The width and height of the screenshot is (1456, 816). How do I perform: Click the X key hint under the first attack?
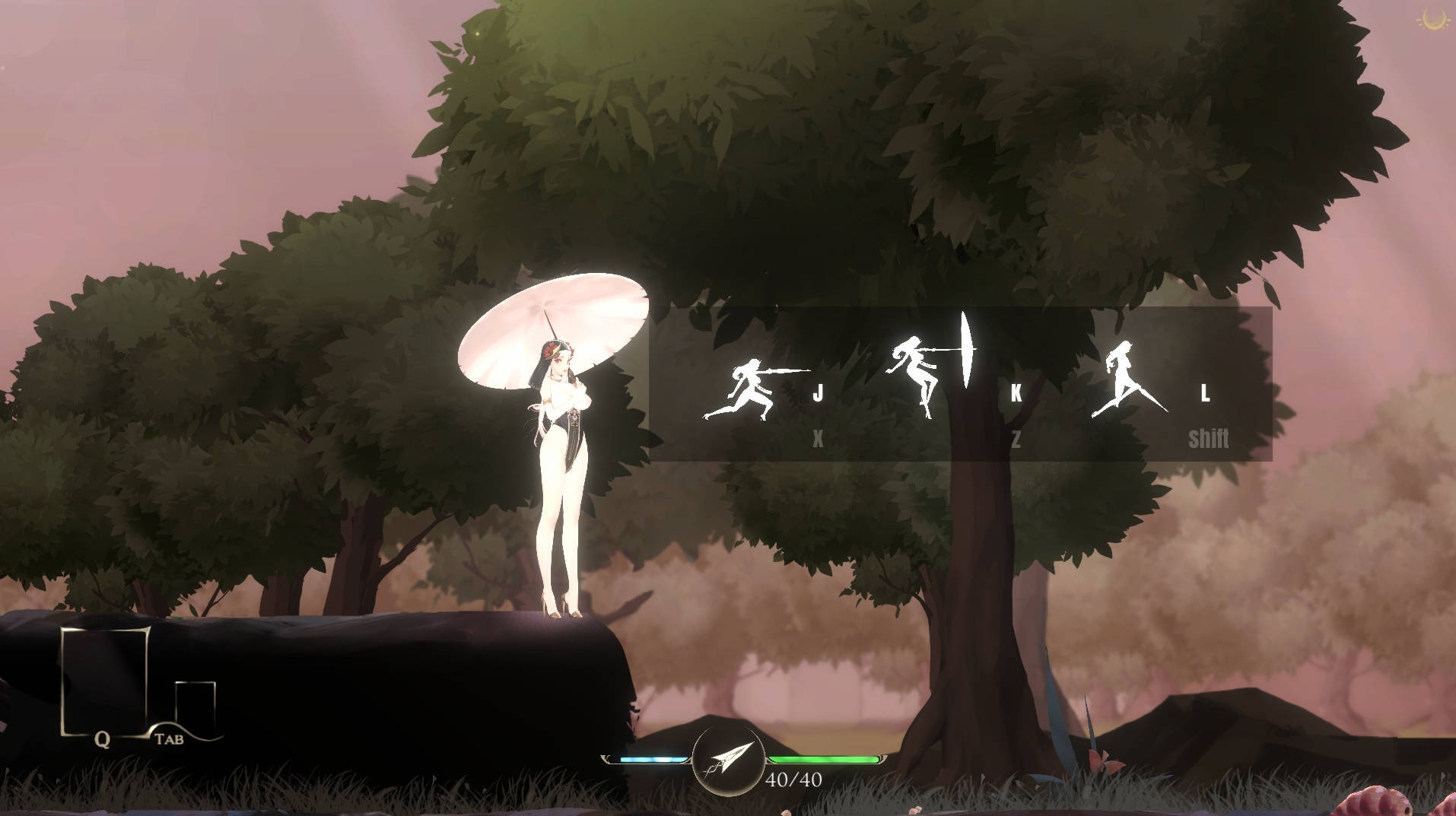coord(817,437)
